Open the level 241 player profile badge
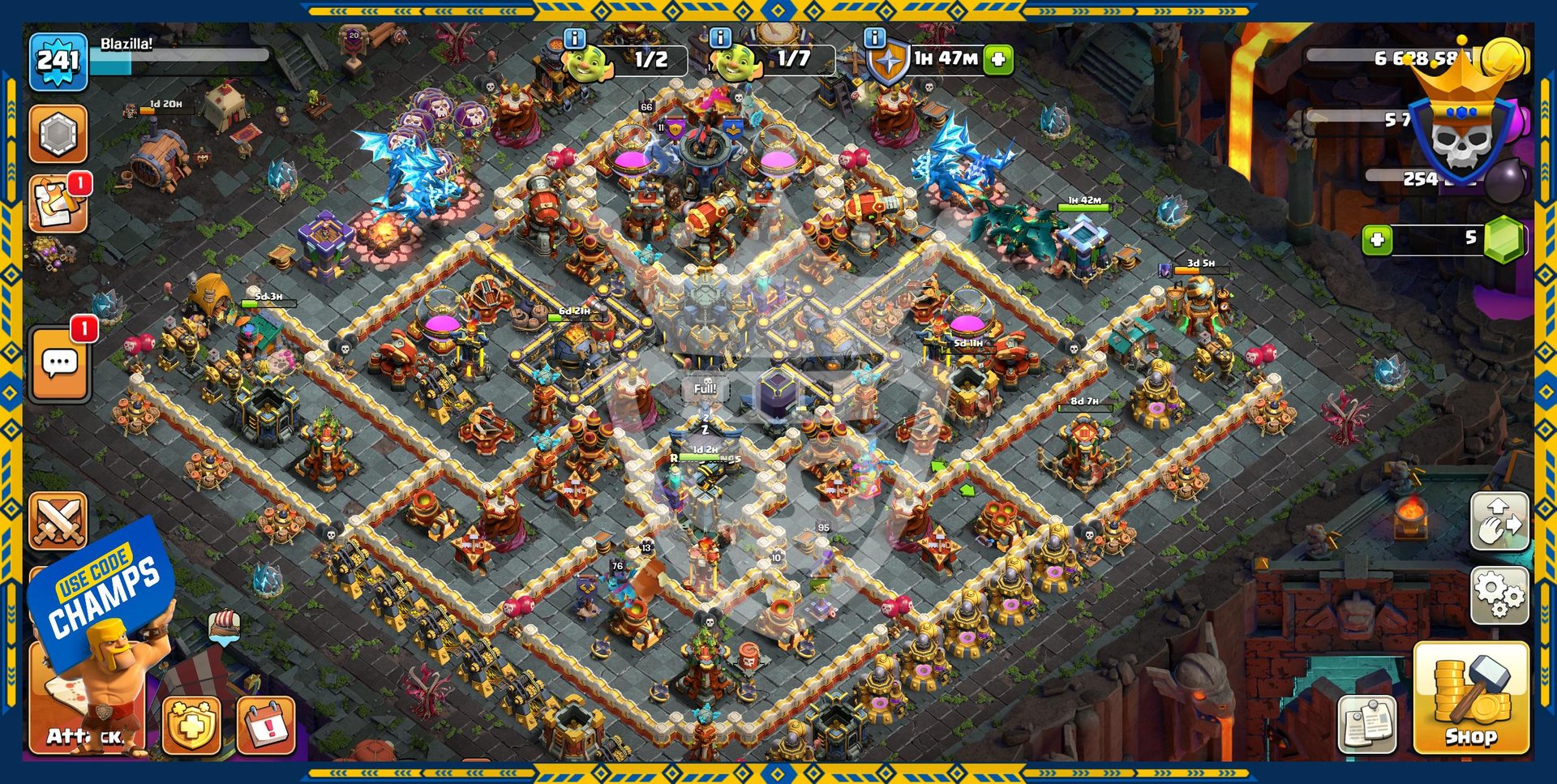This screenshot has width=1557, height=784. pyautogui.click(x=58, y=61)
